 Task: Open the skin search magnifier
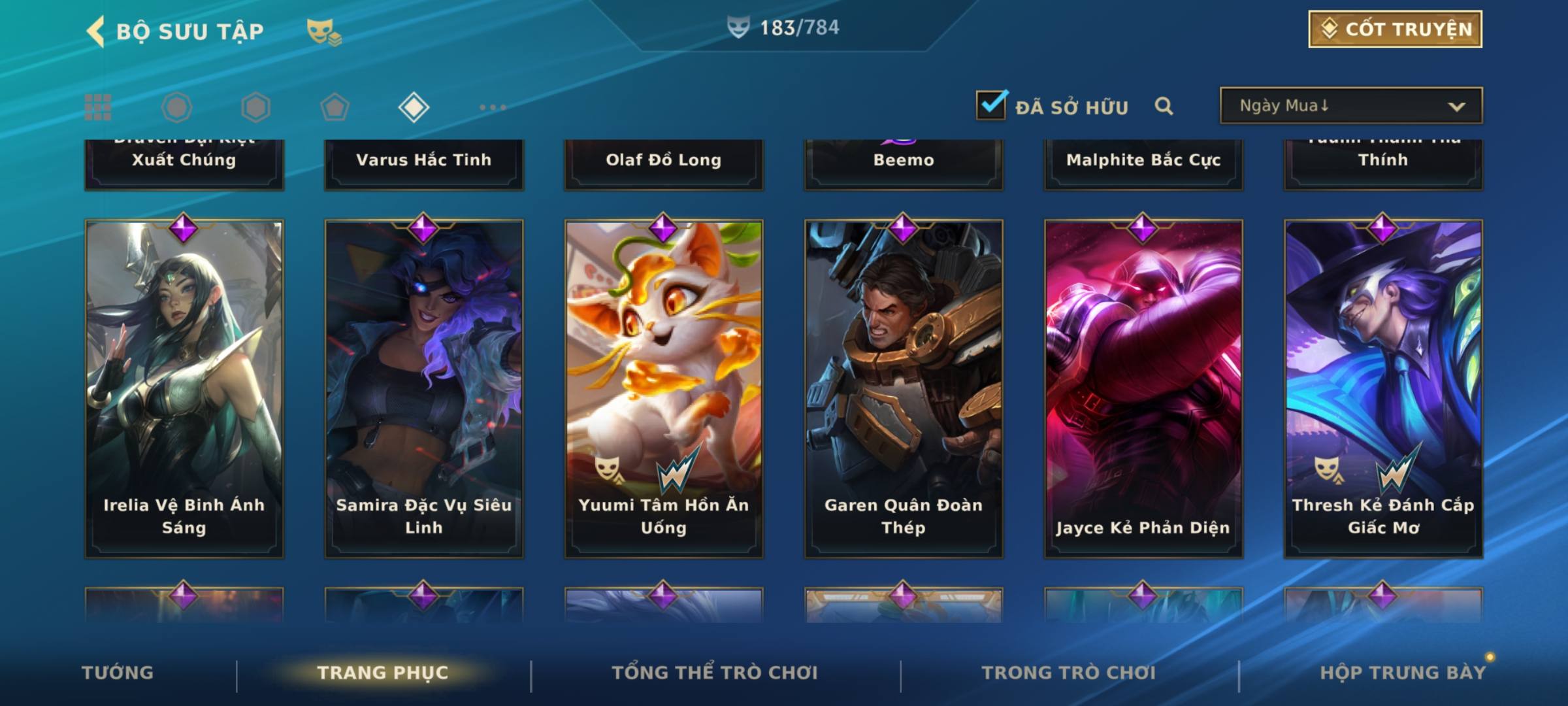(1164, 106)
